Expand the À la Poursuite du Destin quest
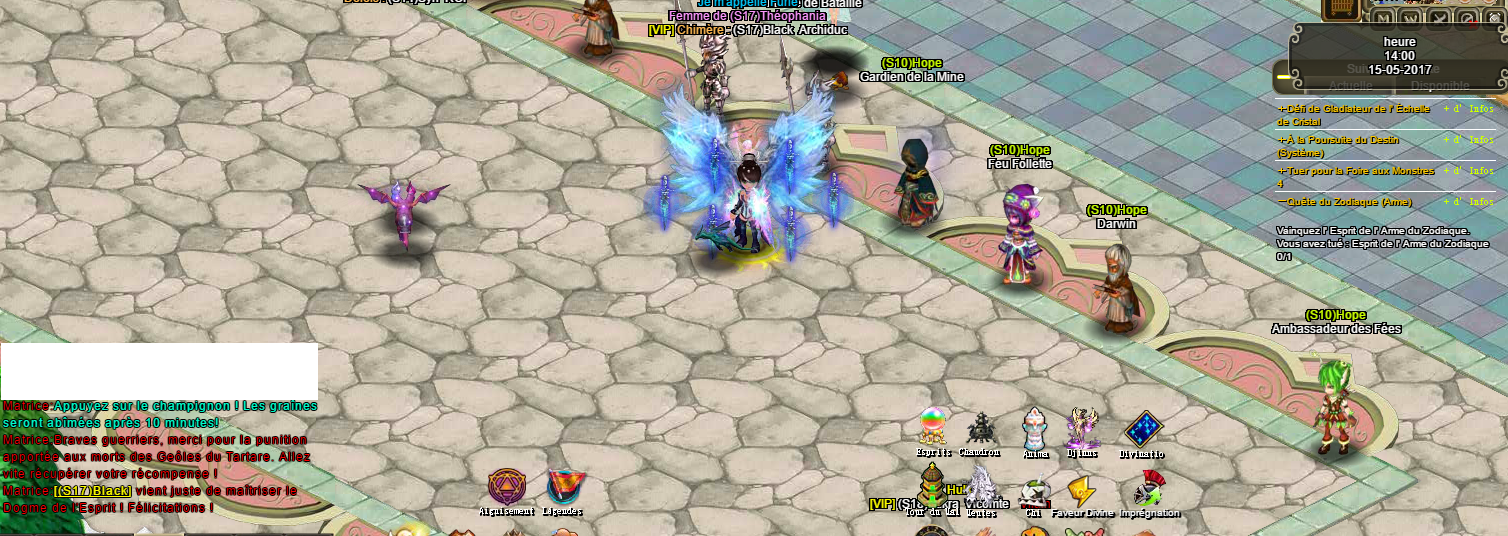1508x536 pixels. click(x=1282, y=140)
